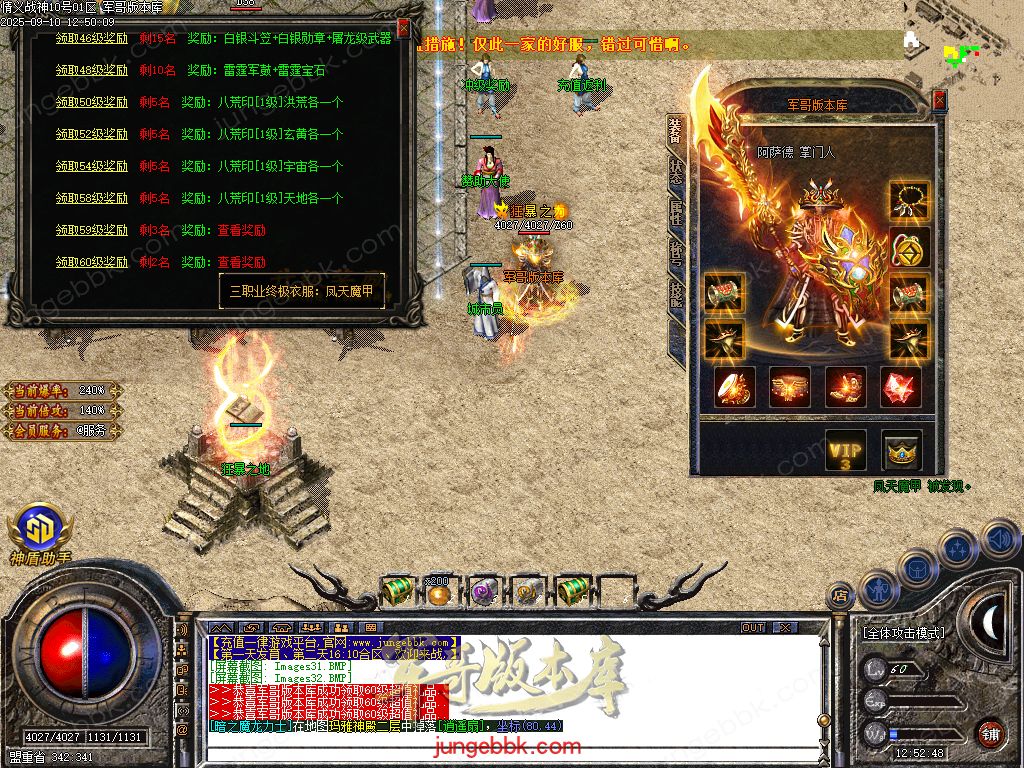Open the 神盾助手 assistant
The width and height of the screenshot is (1024, 768).
click(40, 532)
